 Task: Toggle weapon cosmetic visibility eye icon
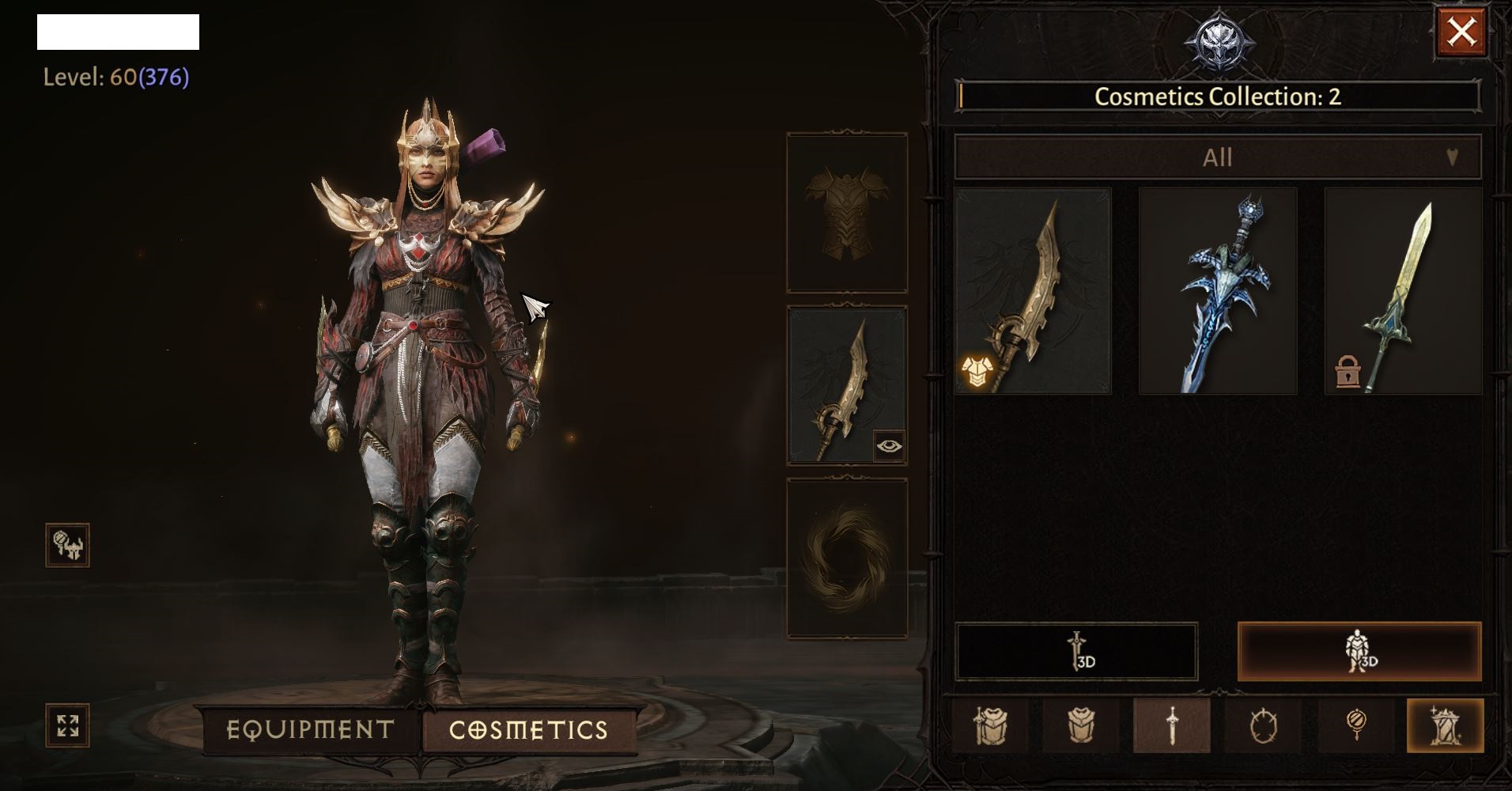point(889,446)
